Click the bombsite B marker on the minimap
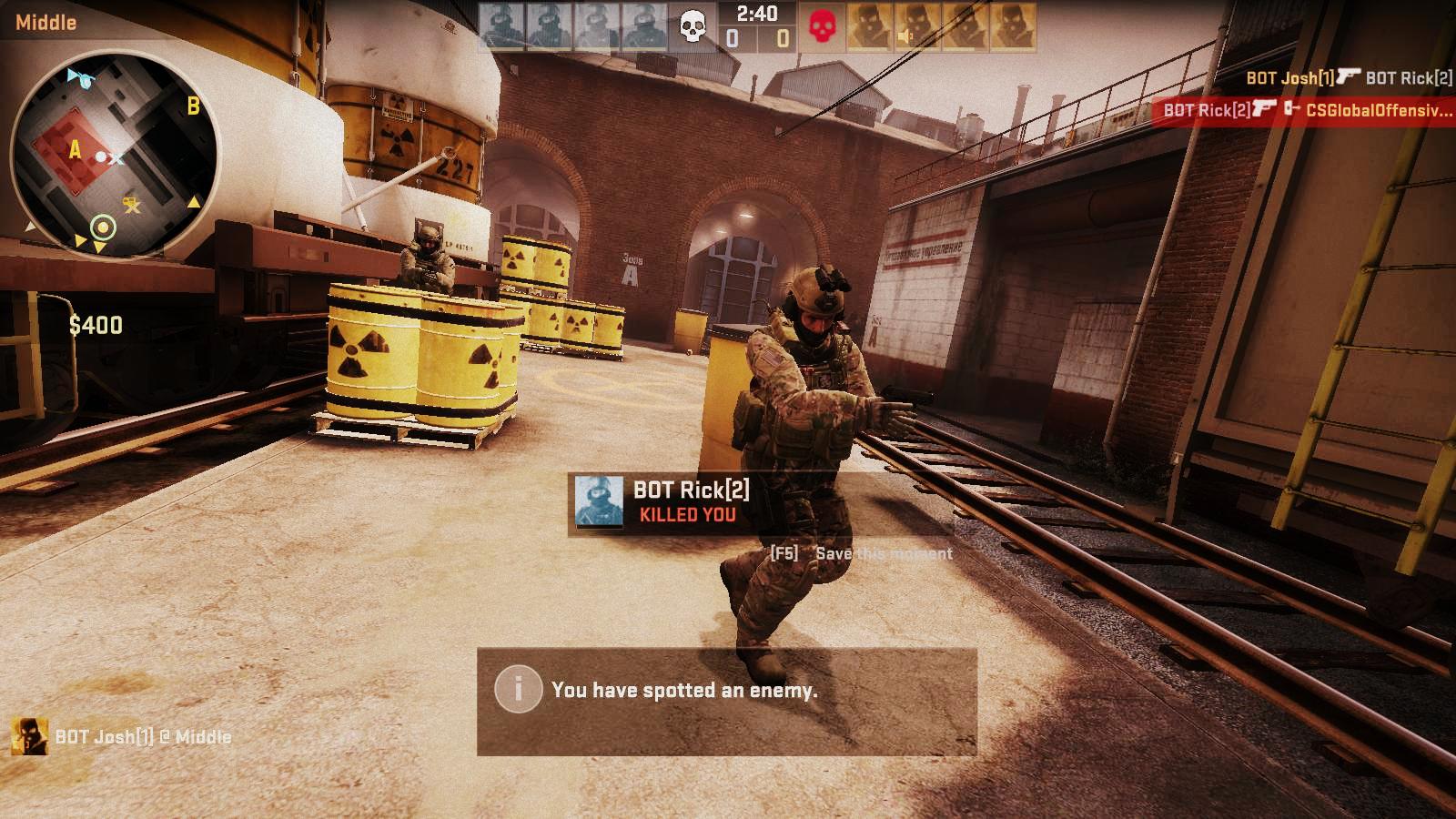Viewport: 1456px width, 819px height. 193,107
